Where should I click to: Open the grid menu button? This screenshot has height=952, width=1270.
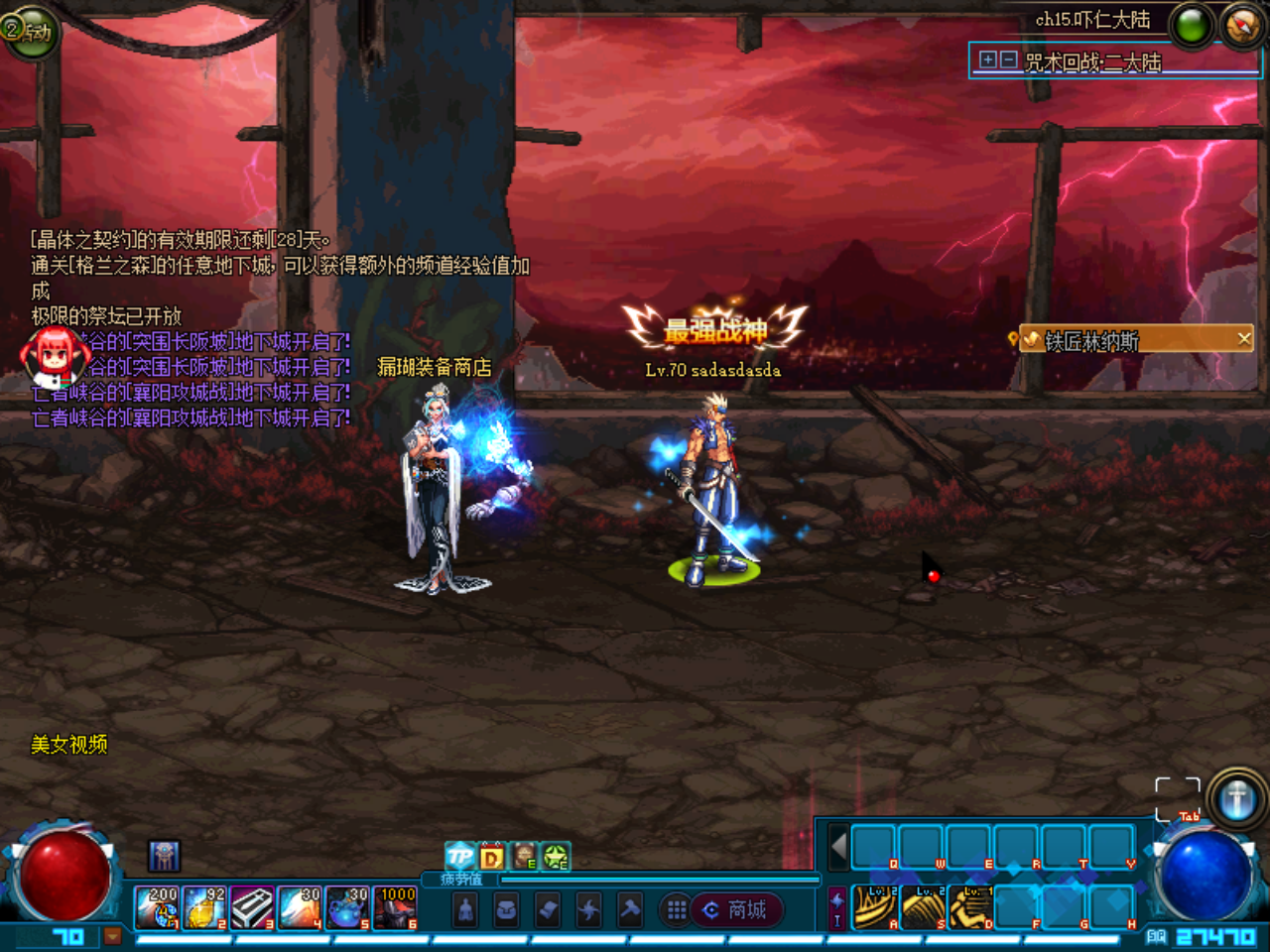click(x=677, y=909)
